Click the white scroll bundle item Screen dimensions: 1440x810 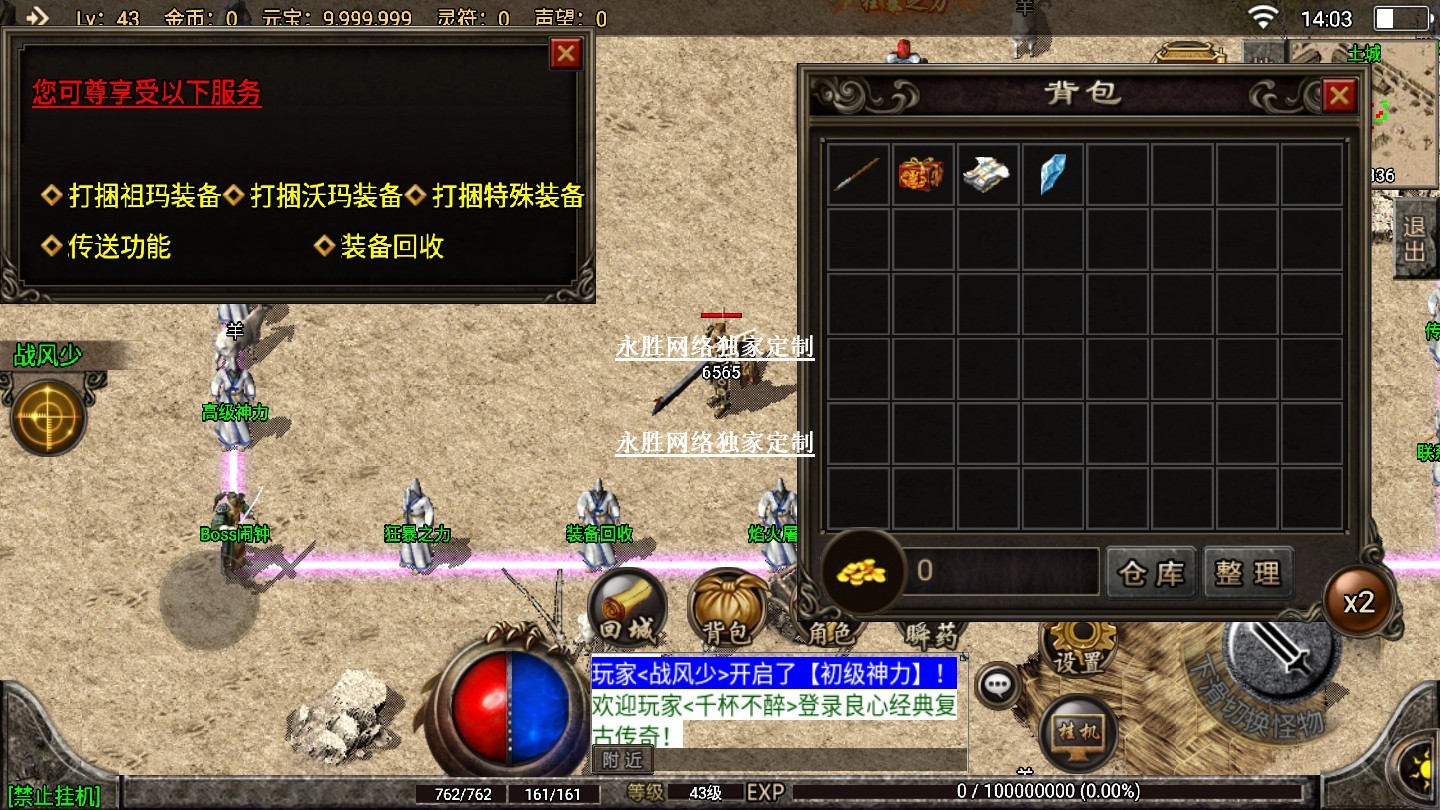[986, 174]
